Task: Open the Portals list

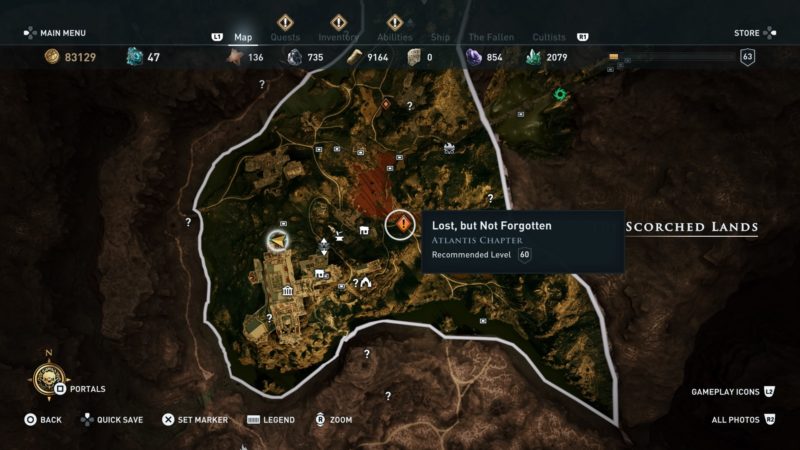Action: [80, 389]
